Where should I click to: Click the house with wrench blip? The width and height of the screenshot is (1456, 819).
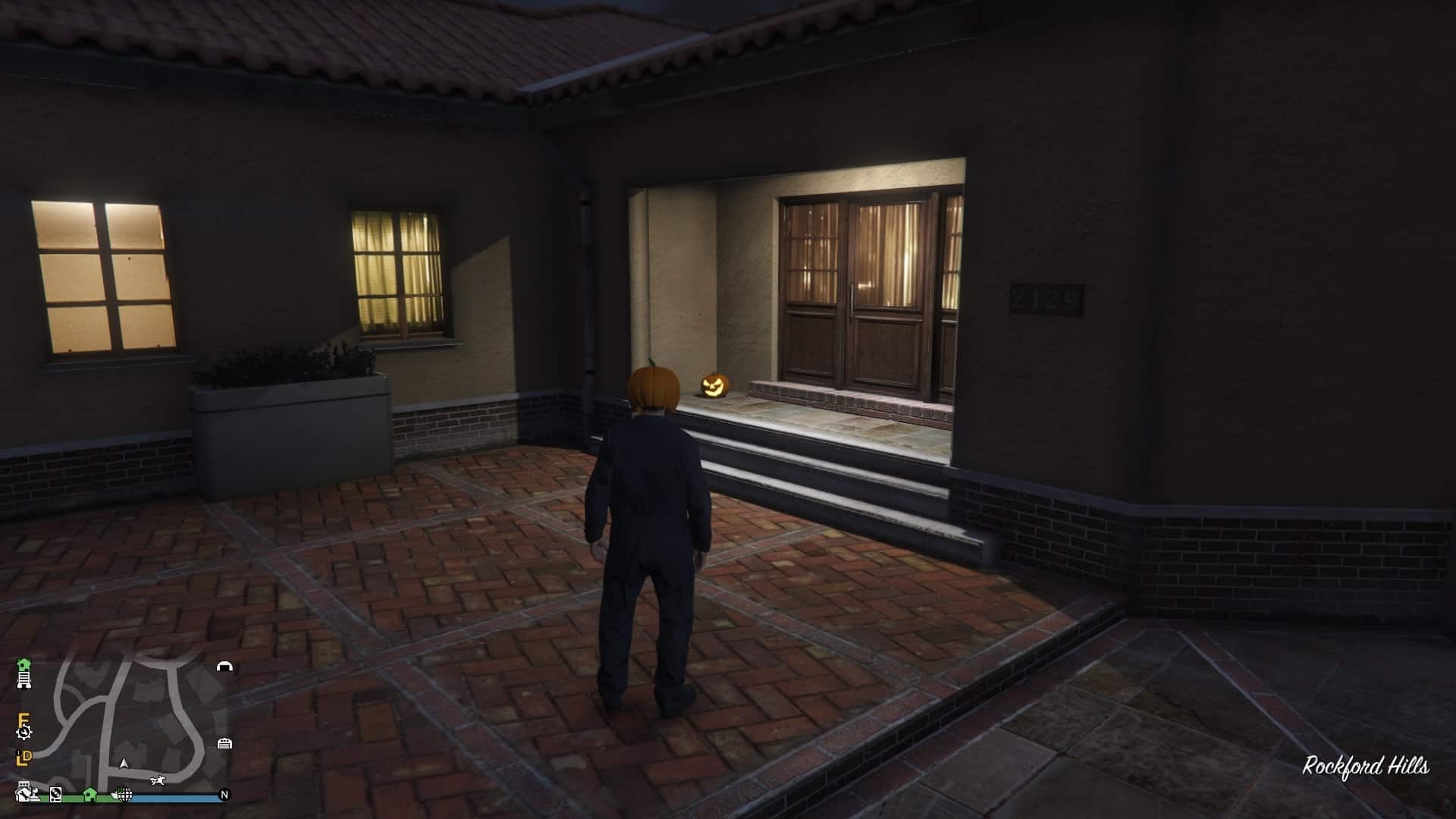pos(24,793)
